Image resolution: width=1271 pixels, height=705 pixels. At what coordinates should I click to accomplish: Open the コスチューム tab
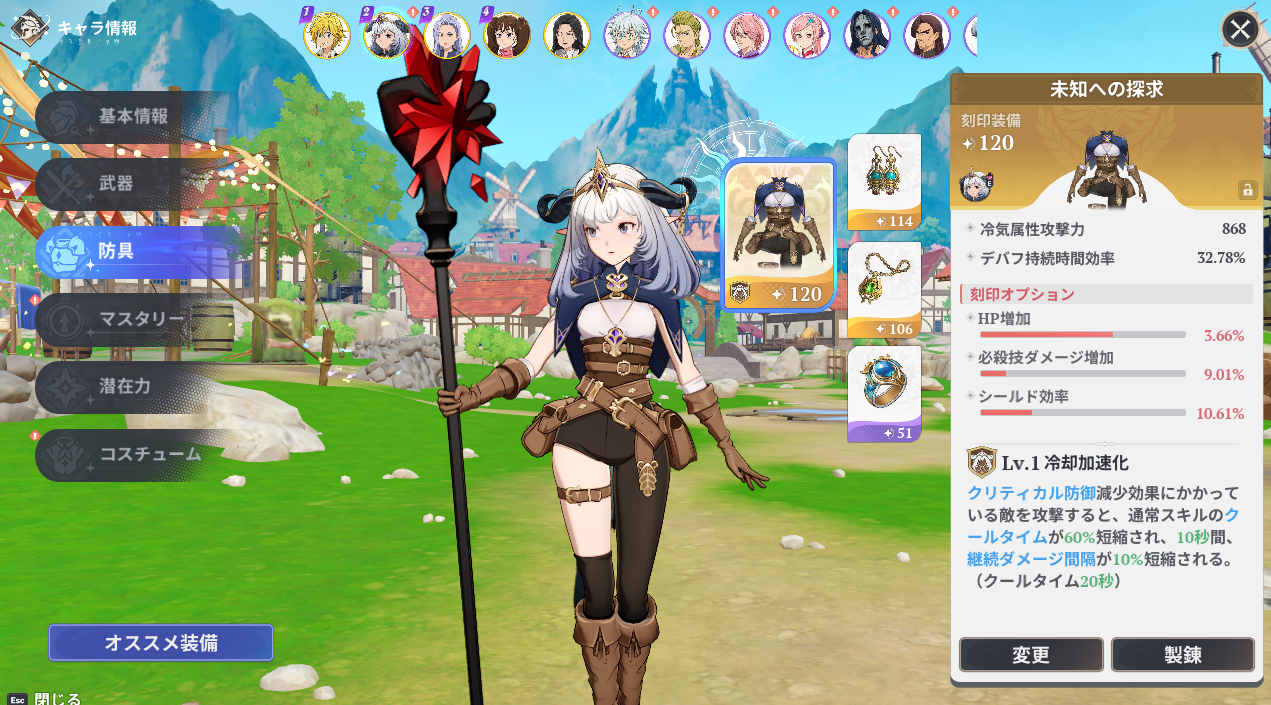(150, 454)
